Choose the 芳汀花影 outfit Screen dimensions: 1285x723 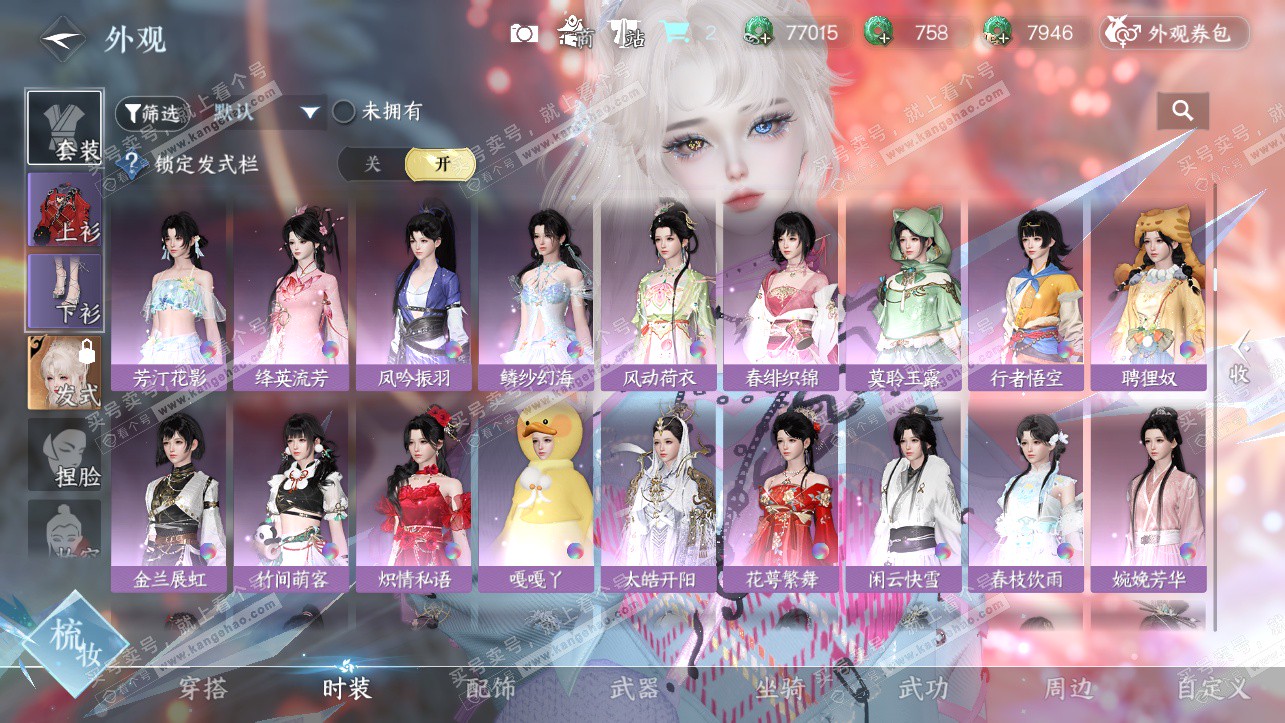pyautogui.click(x=171, y=295)
